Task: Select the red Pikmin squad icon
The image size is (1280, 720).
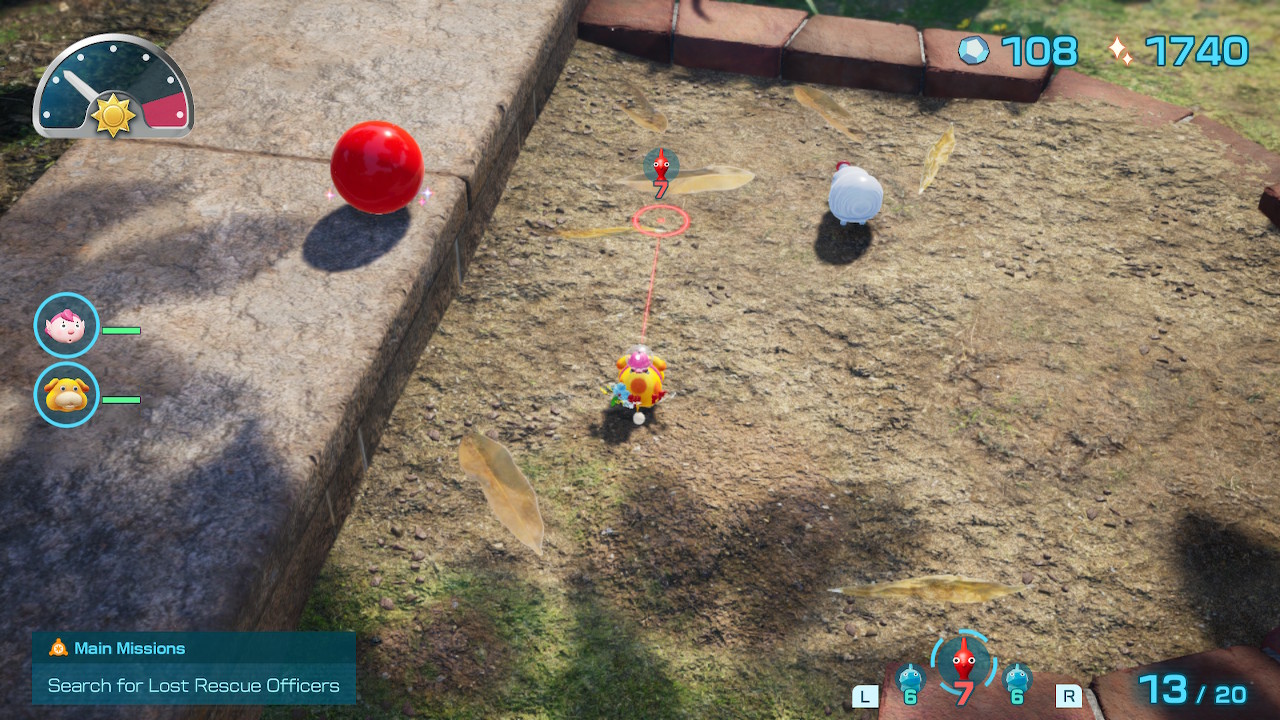Action: coord(963,663)
